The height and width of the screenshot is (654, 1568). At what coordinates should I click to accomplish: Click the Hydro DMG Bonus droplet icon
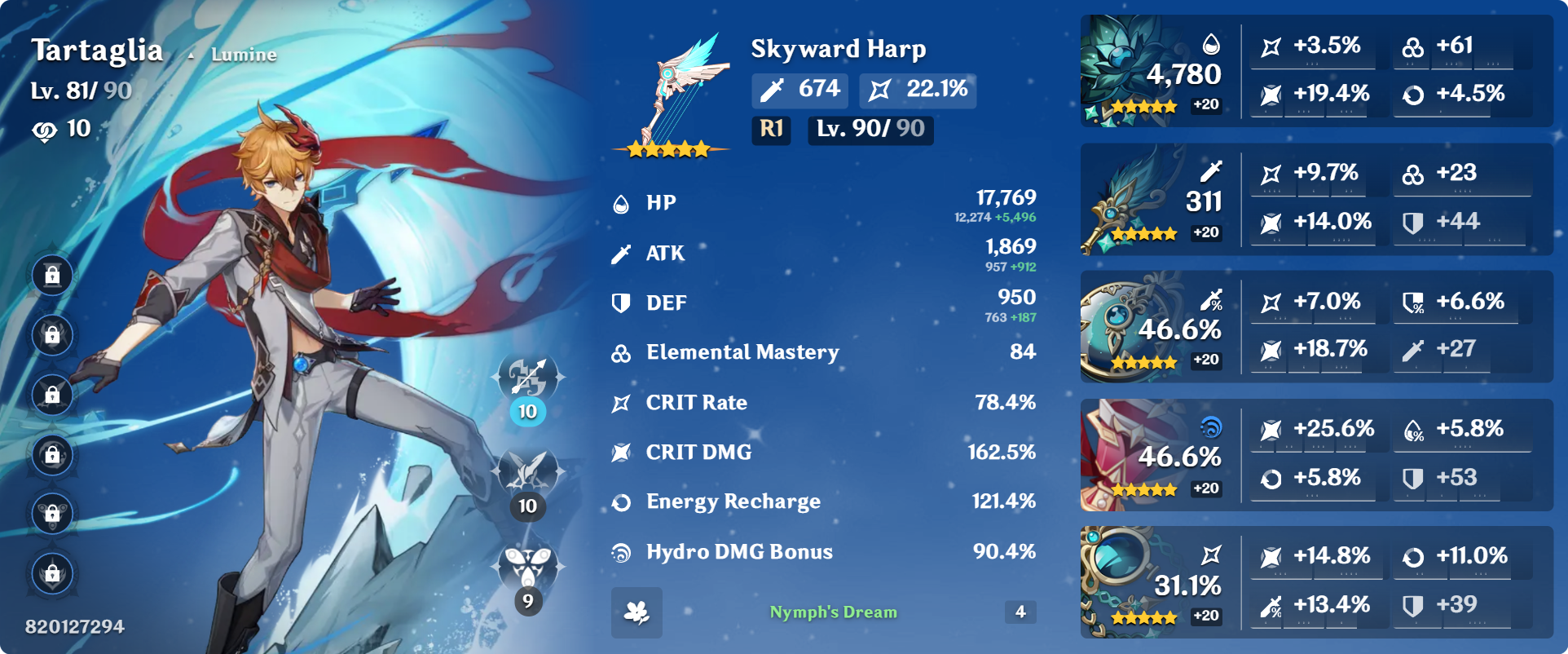click(x=621, y=551)
